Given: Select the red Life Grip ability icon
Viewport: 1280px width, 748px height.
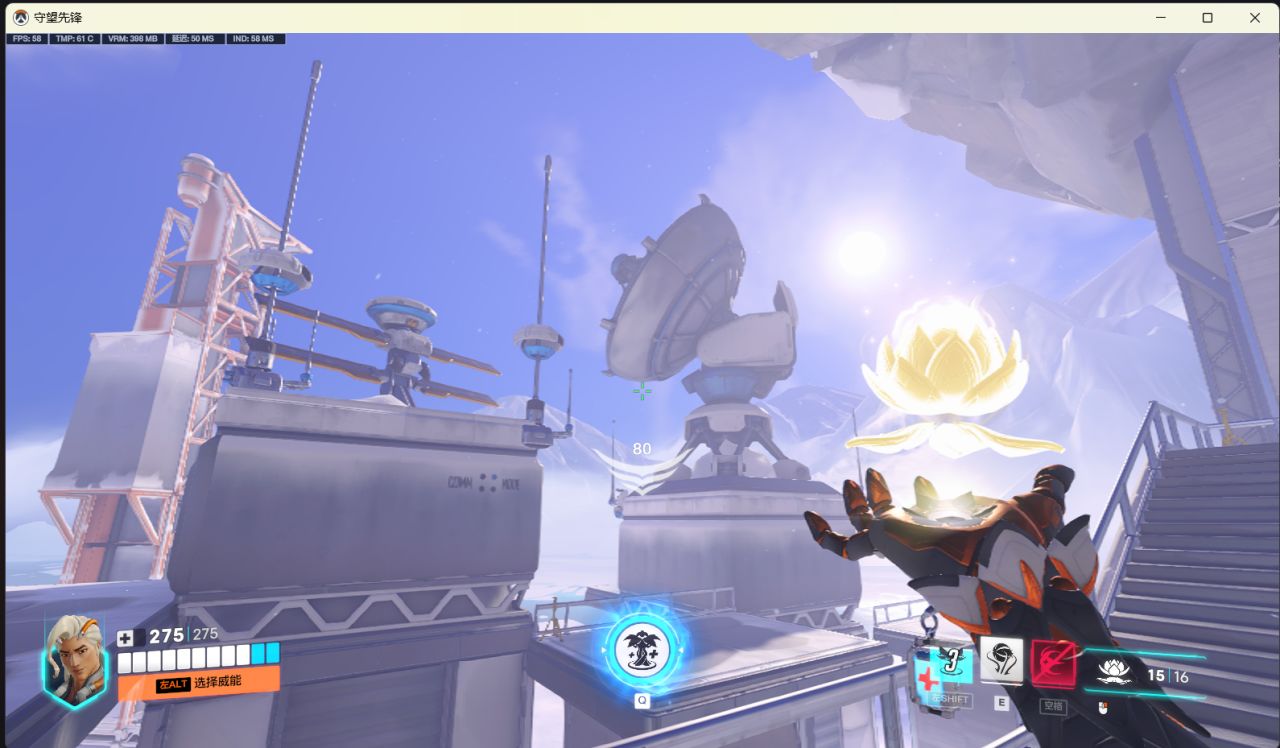Looking at the screenshot, I should coord(1053,663).
